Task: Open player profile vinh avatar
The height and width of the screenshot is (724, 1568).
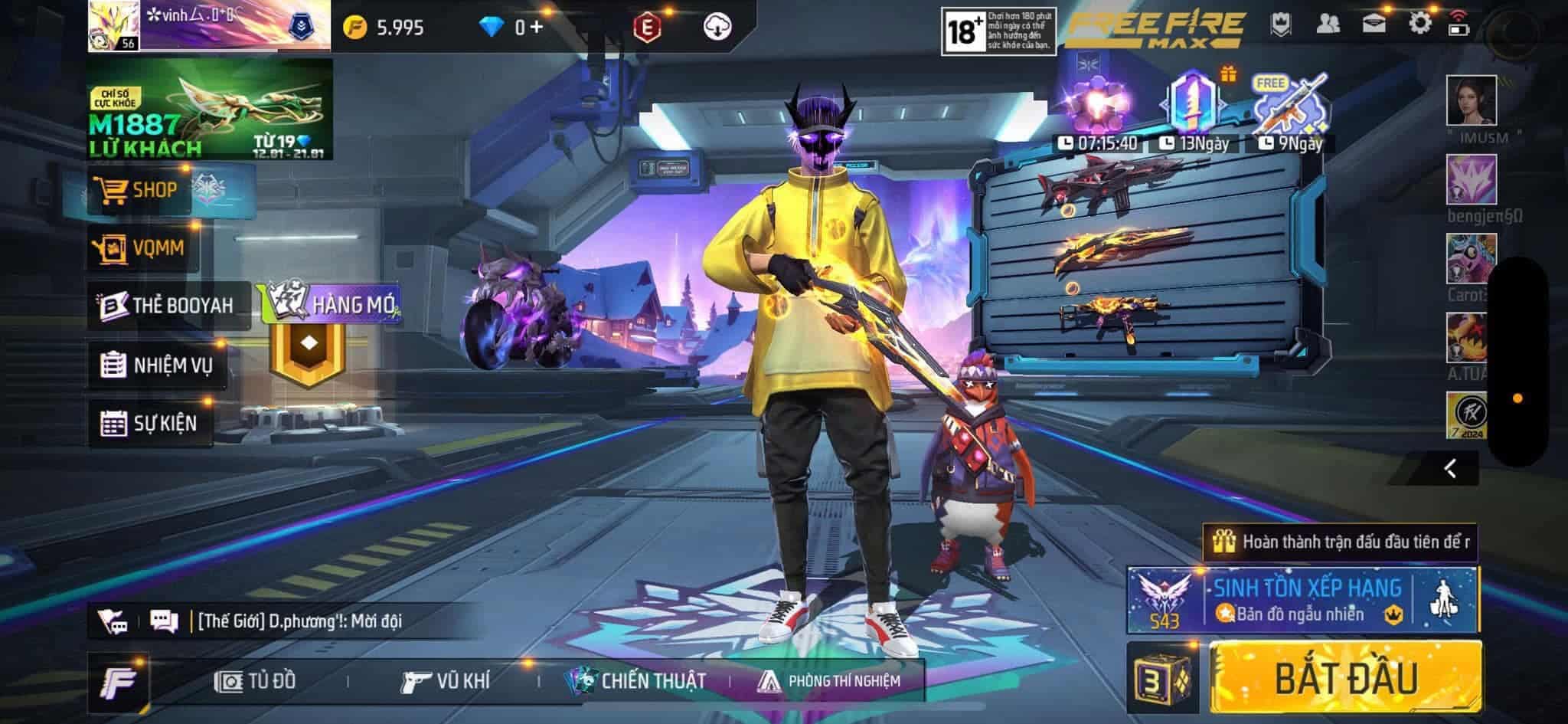Action: (x=113, y=25)
